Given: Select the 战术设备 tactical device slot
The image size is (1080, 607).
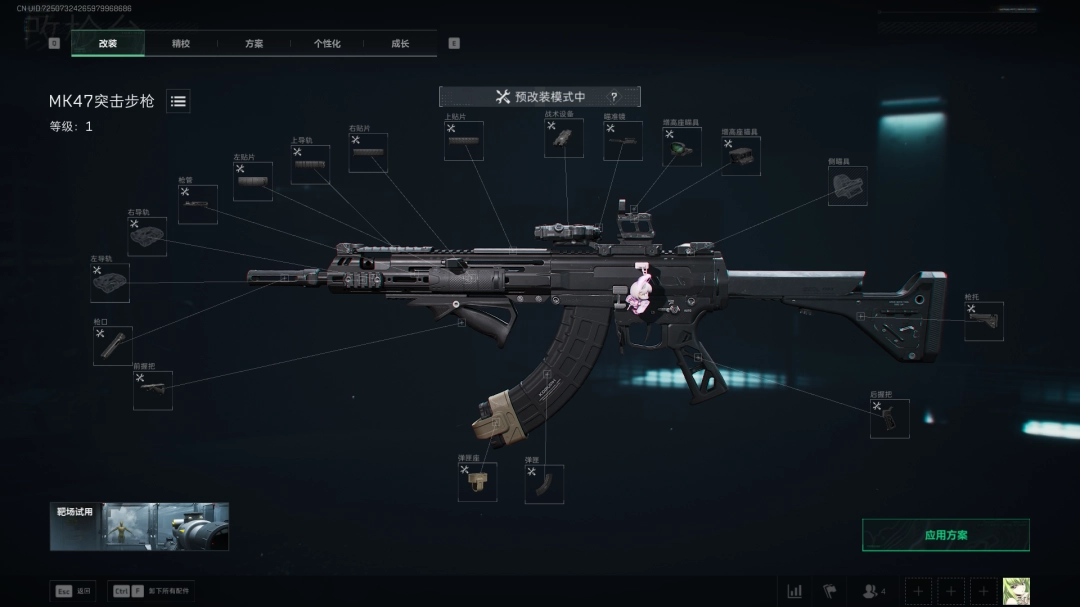Looking at the screenshot, I should 564,139.
